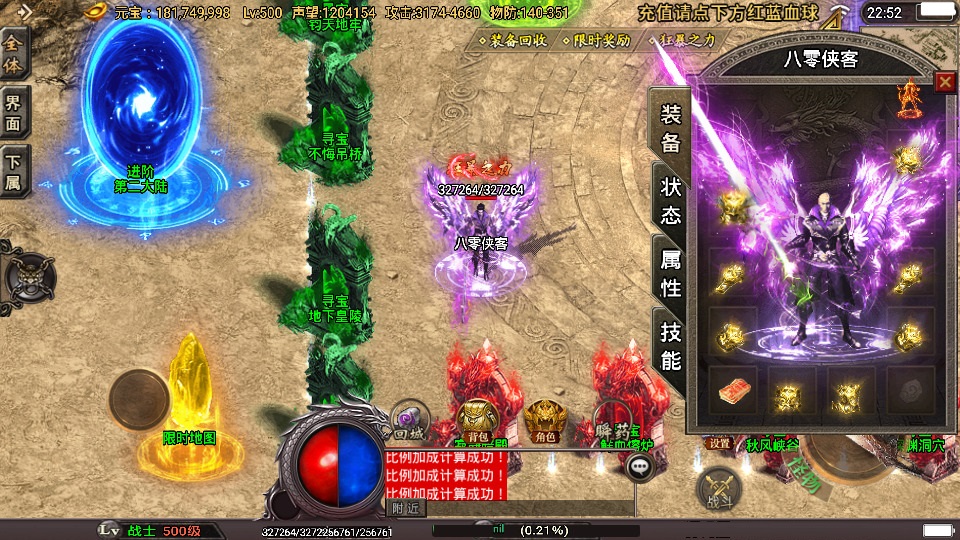Switch to the 装备 equipment tab

tap(670, 127)
